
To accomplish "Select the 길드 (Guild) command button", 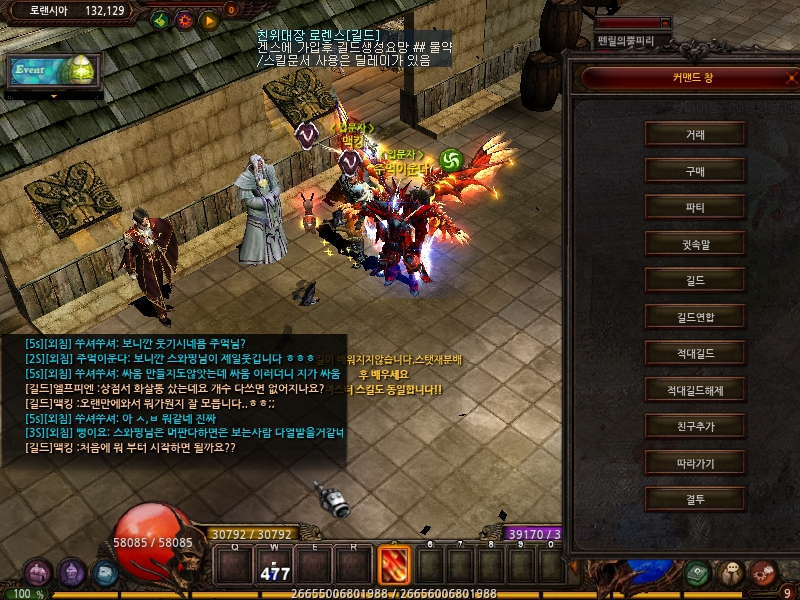I will click(695, 280).
